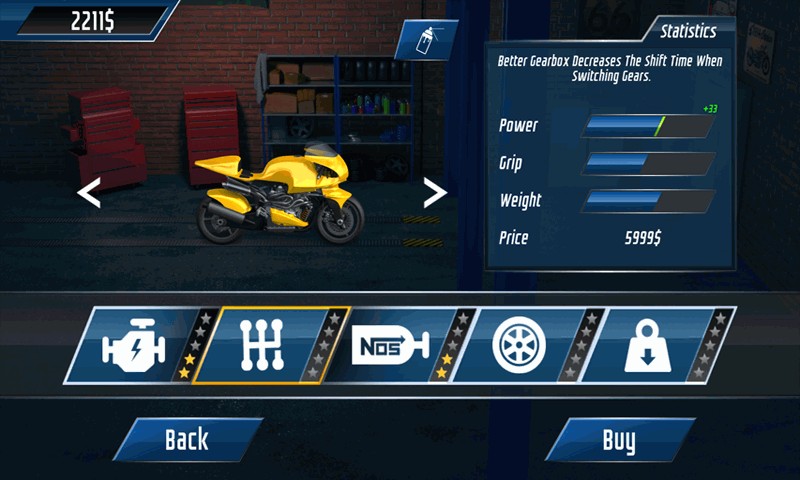The height and width of the screenshot is (480, 800).
Task: Switch to the weight reduction upgrade
Action: coord(647,346)
